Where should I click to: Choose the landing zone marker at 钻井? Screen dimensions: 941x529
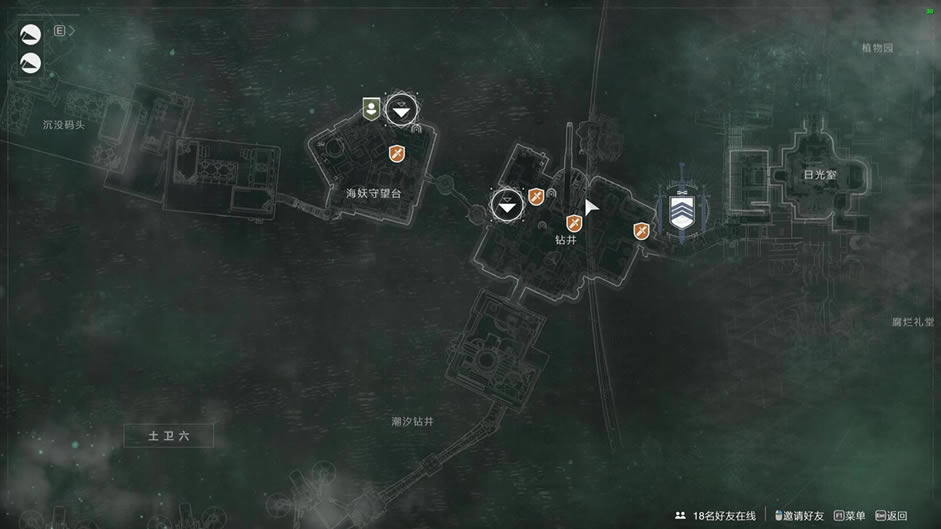pos(508,205)
